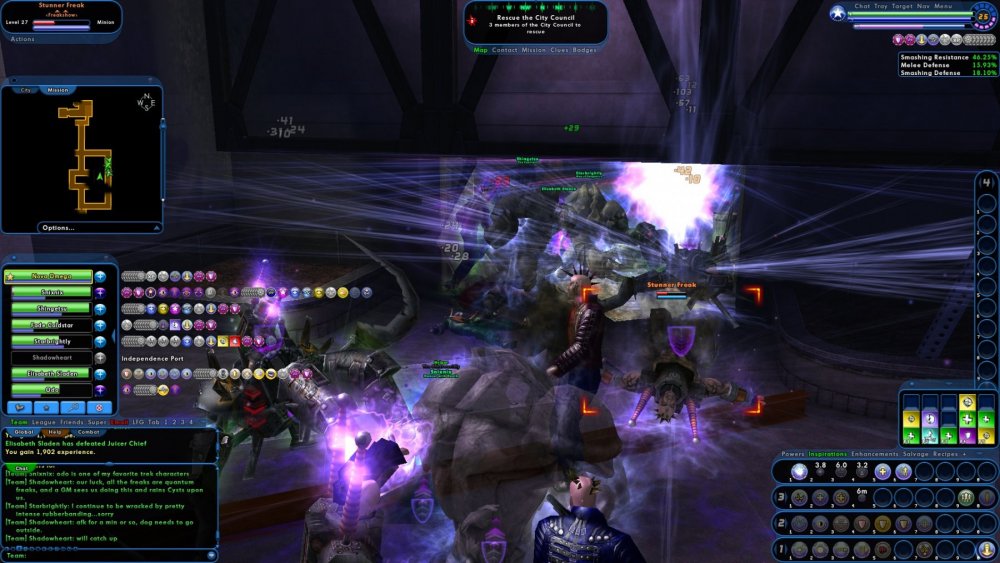The image size is (1000, 563).
Task: Switch to the League tab
Action: (41, 423)
